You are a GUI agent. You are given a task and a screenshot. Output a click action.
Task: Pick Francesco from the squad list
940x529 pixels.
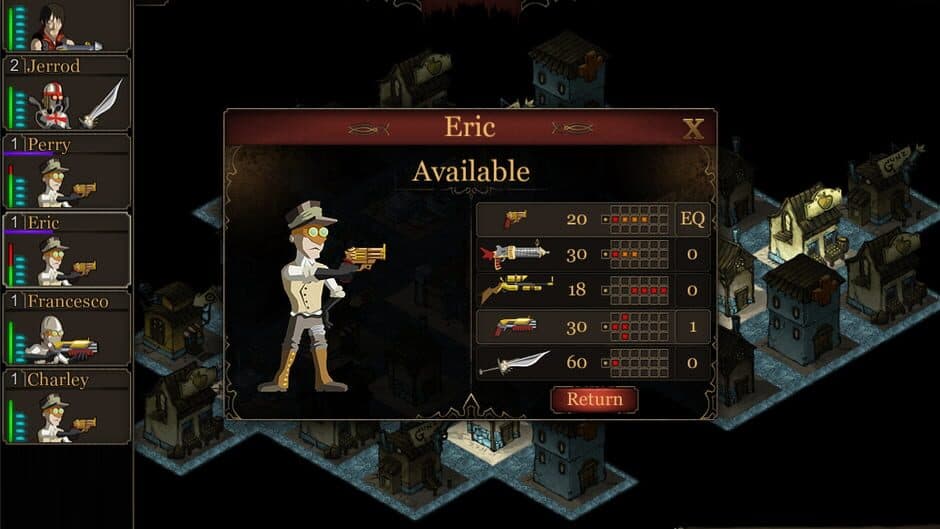pyautogui.click(x=66, y=328)
